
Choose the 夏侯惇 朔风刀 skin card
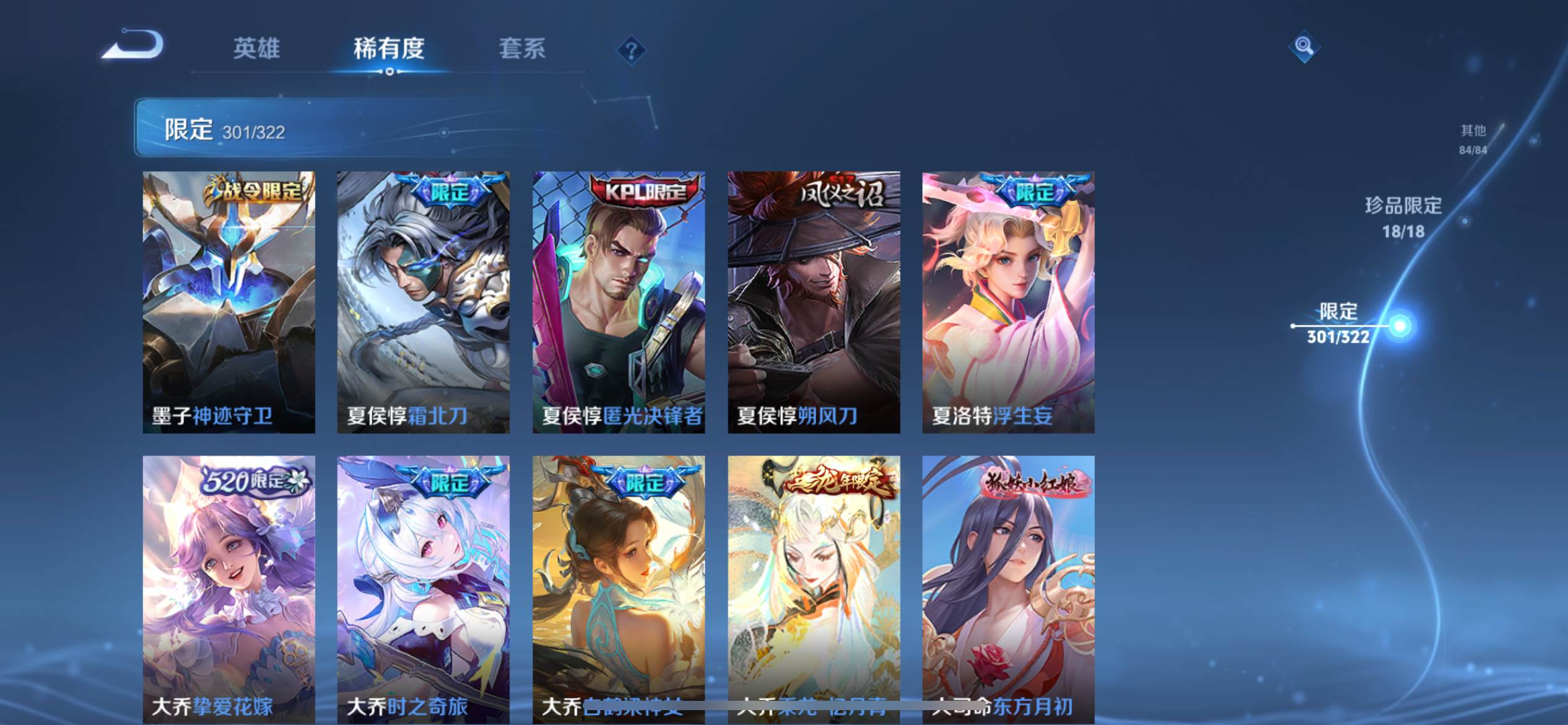pyautogui.click(x=814, y=302)
